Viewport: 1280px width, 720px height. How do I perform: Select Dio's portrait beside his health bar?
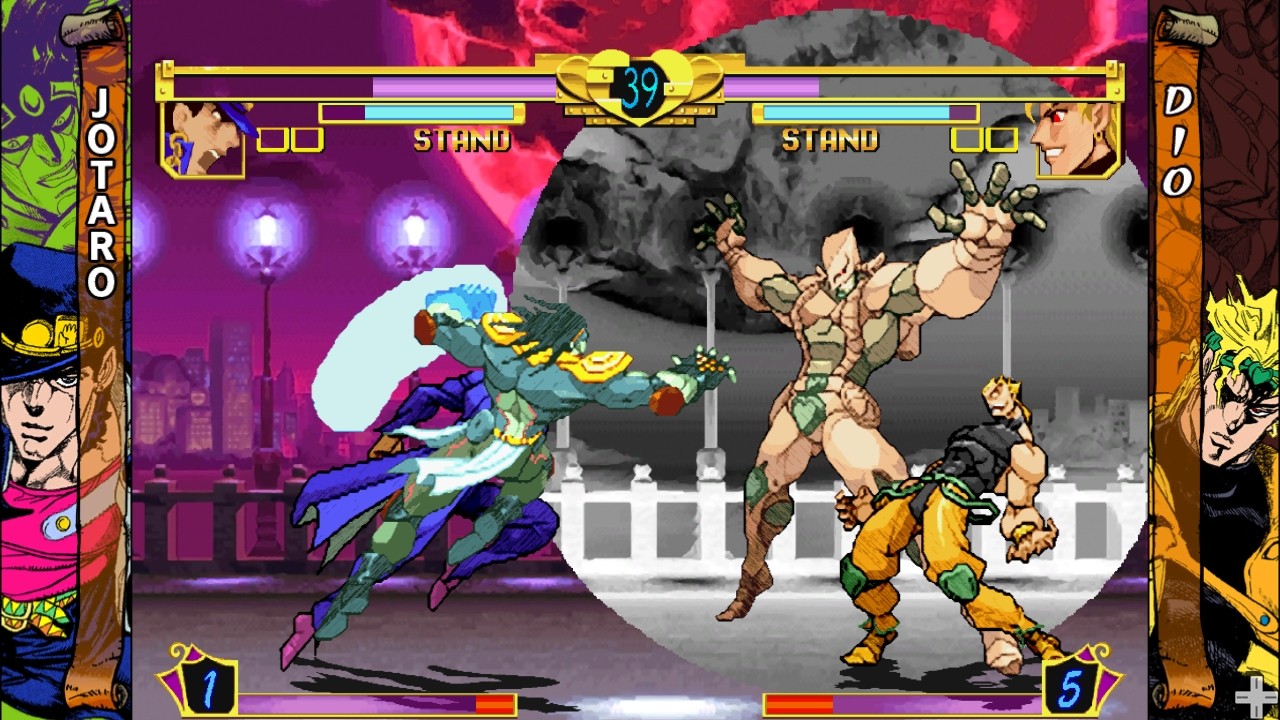click(1077, 139)
